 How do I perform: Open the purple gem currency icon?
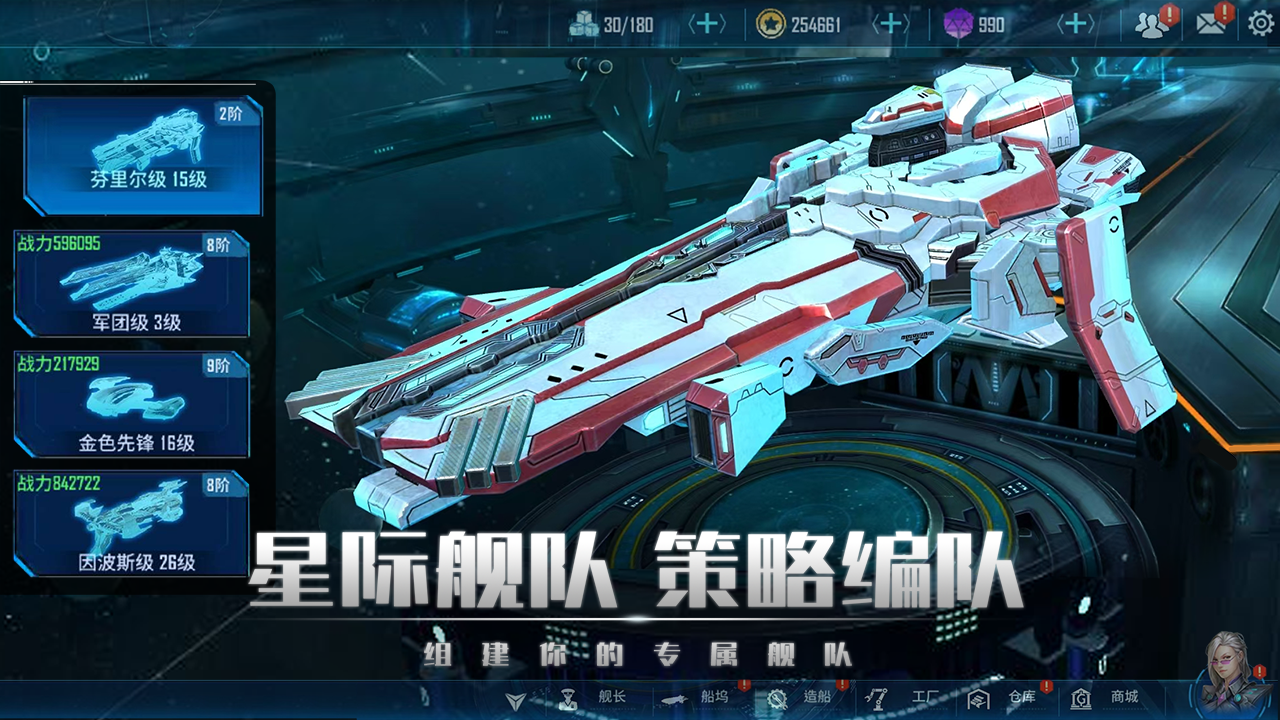(957, 22)
